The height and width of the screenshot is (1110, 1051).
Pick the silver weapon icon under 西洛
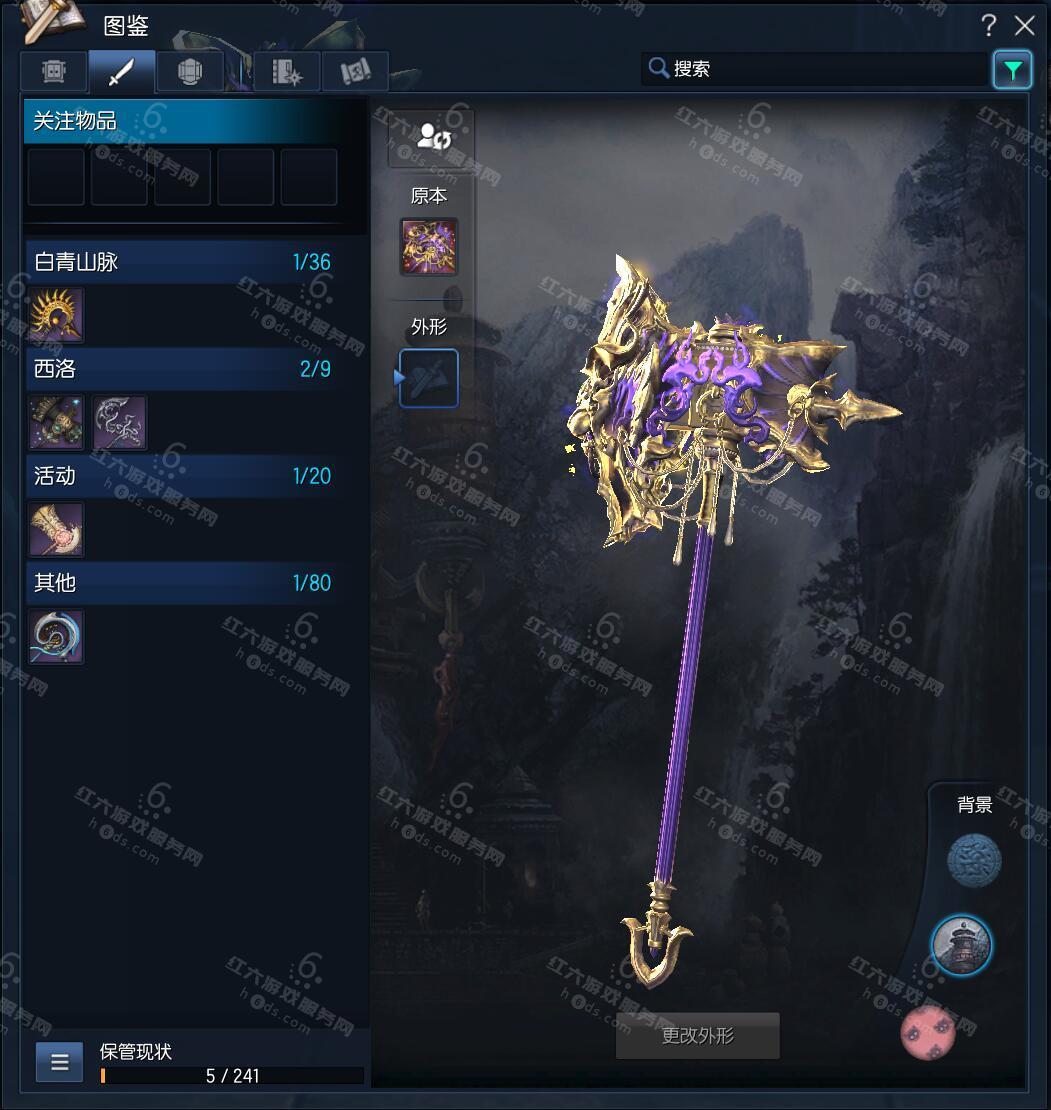[120, 422]
